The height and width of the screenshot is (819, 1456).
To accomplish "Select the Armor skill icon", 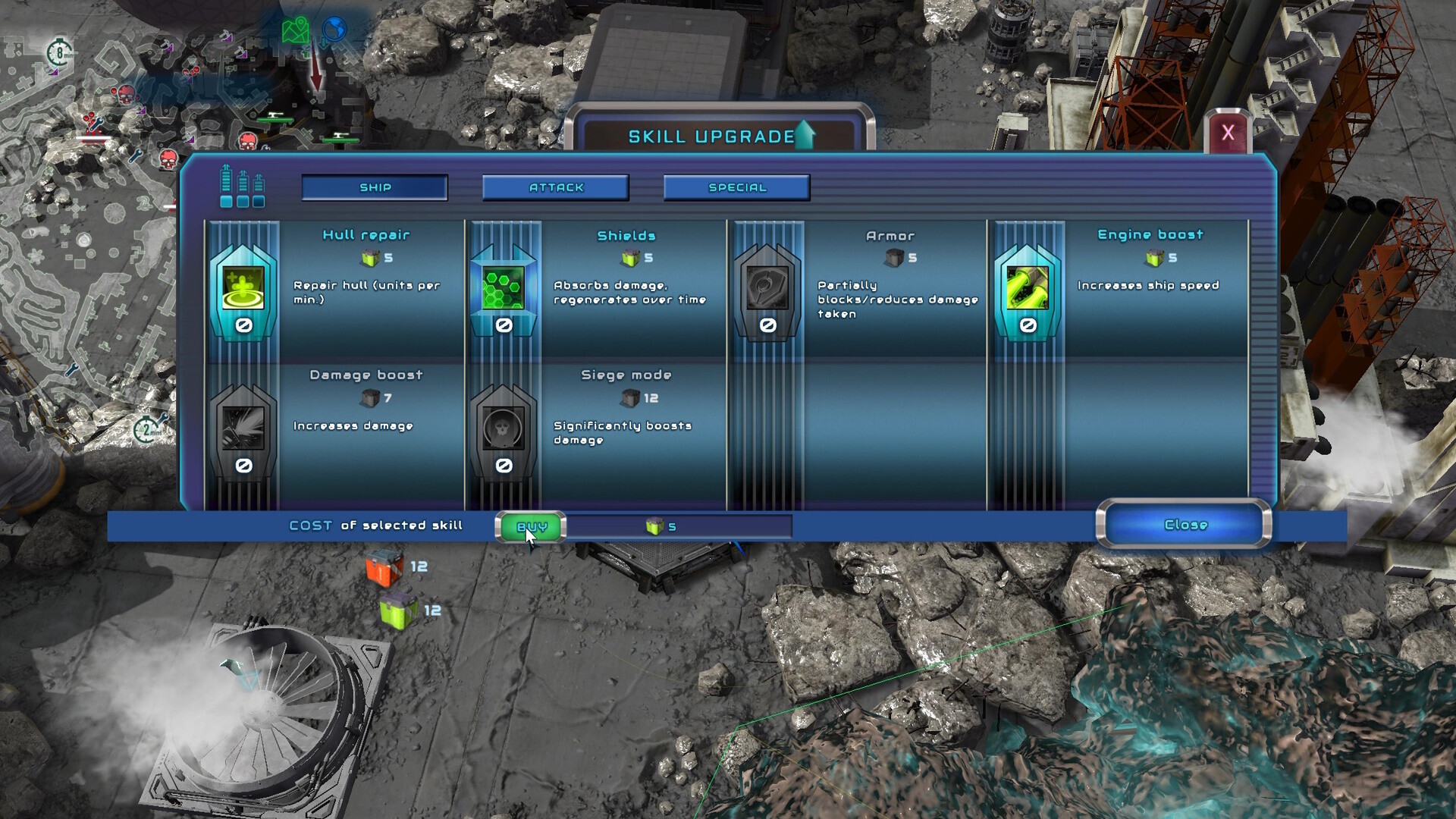I will click(767, 288).
